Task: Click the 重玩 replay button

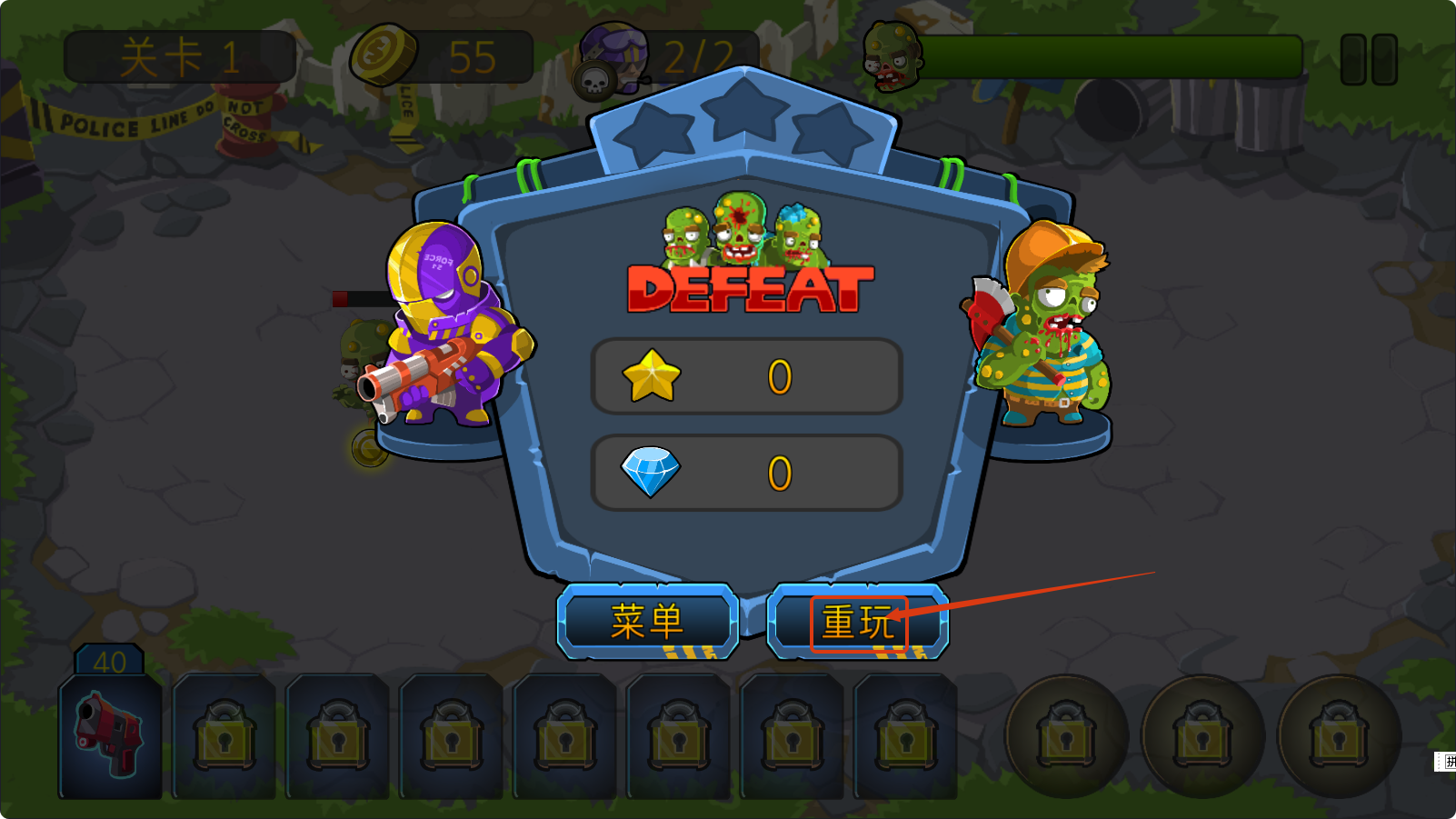Action: pos(858,623)
